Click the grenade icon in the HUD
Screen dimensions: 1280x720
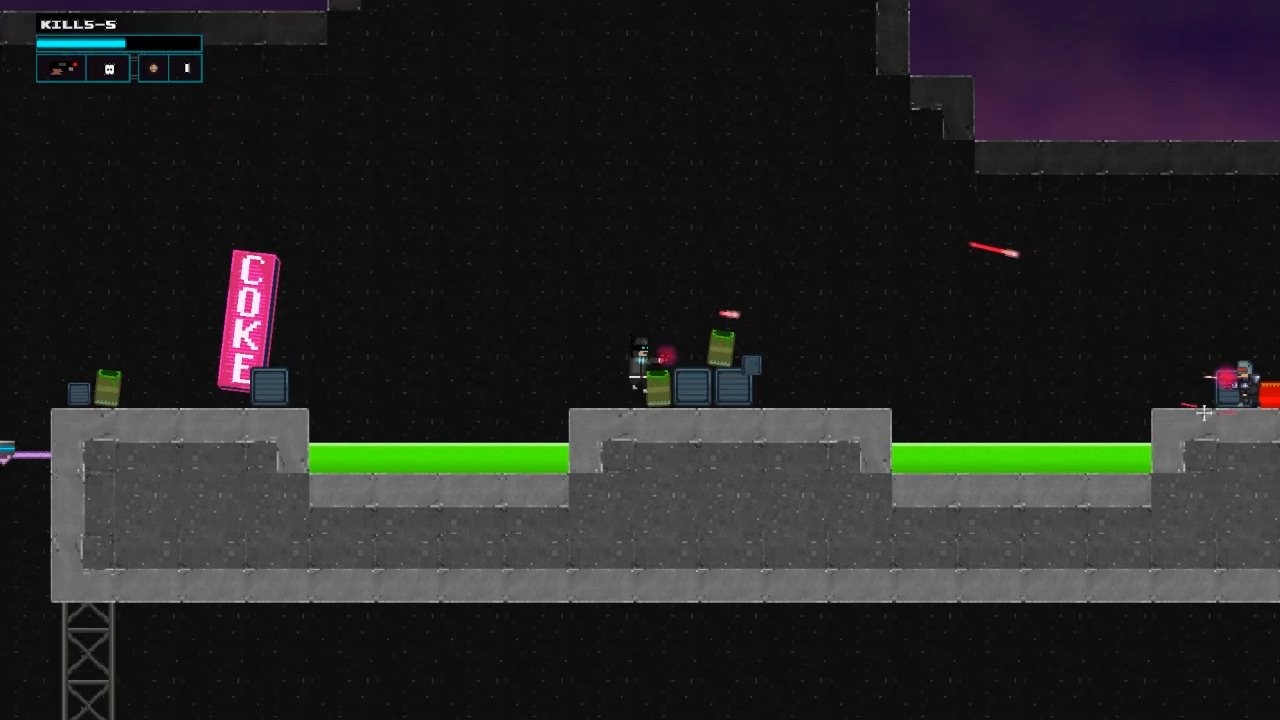152,68
